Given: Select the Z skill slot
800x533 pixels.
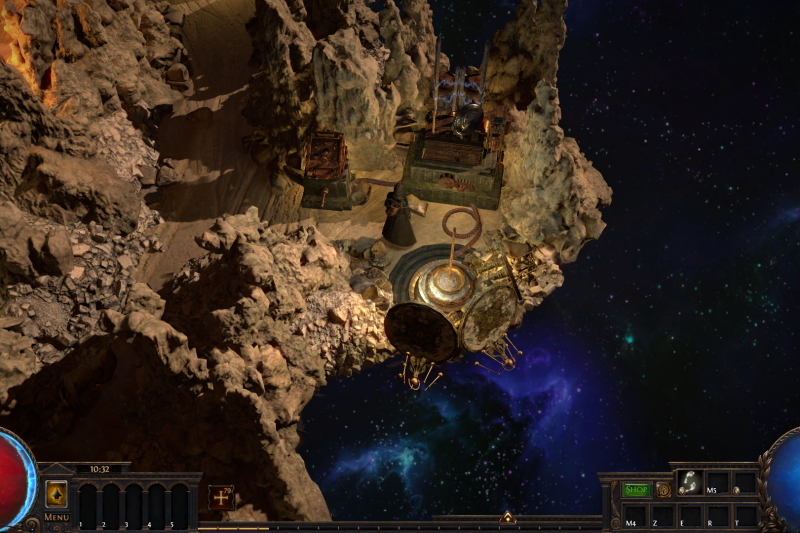Looking at the screenshot, I should (x=662, y=516).
